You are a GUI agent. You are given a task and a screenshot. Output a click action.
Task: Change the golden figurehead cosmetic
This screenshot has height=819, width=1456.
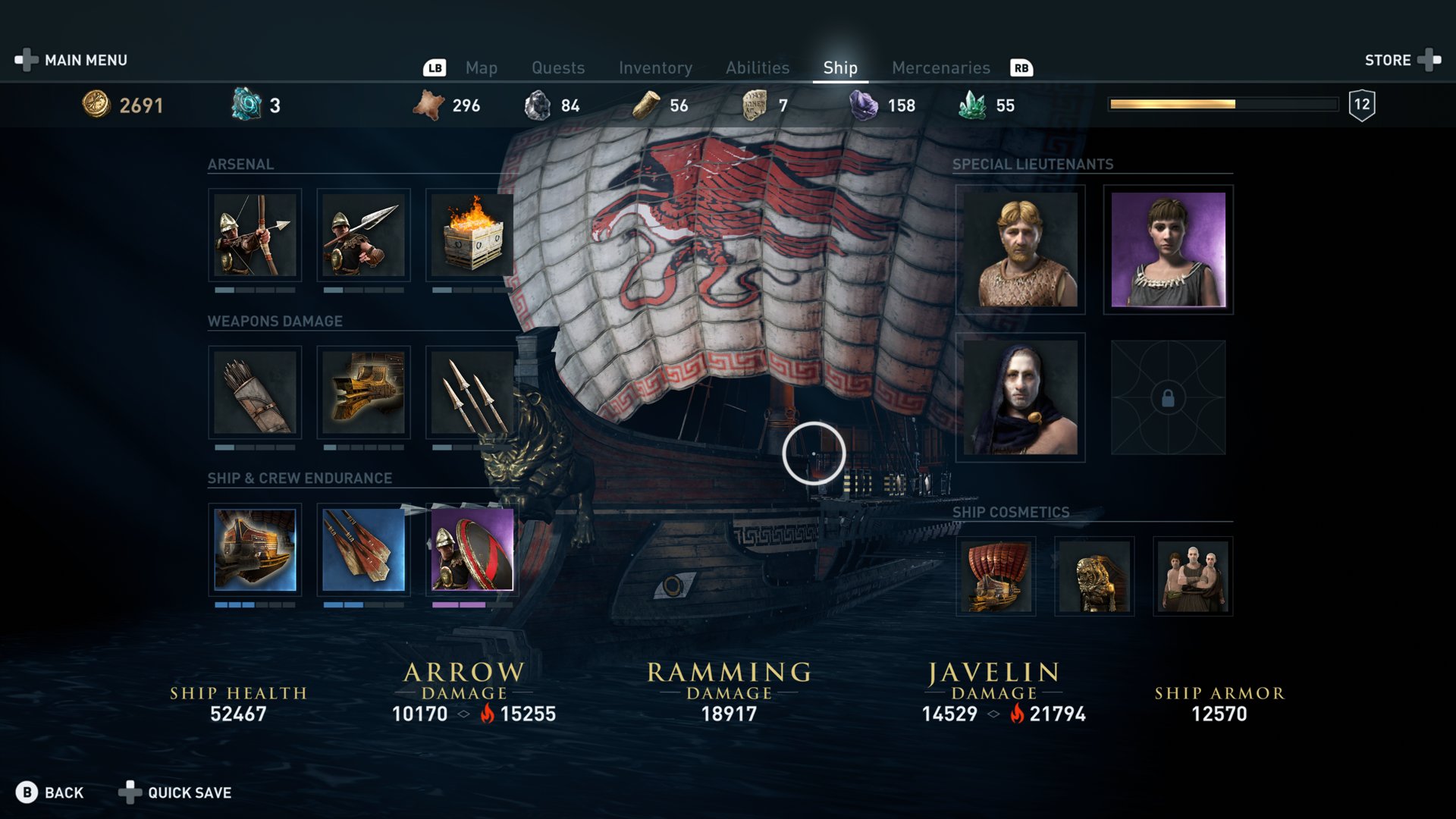1094,576
